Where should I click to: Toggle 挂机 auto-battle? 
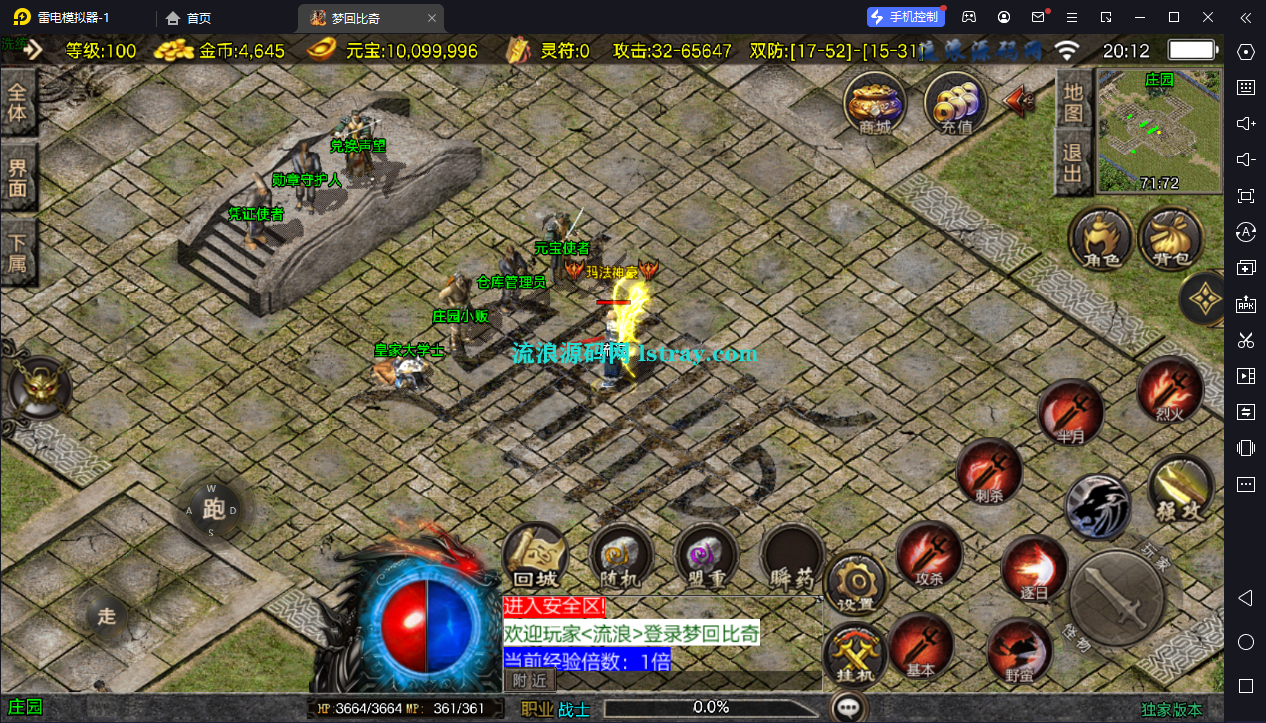[855, 655]
